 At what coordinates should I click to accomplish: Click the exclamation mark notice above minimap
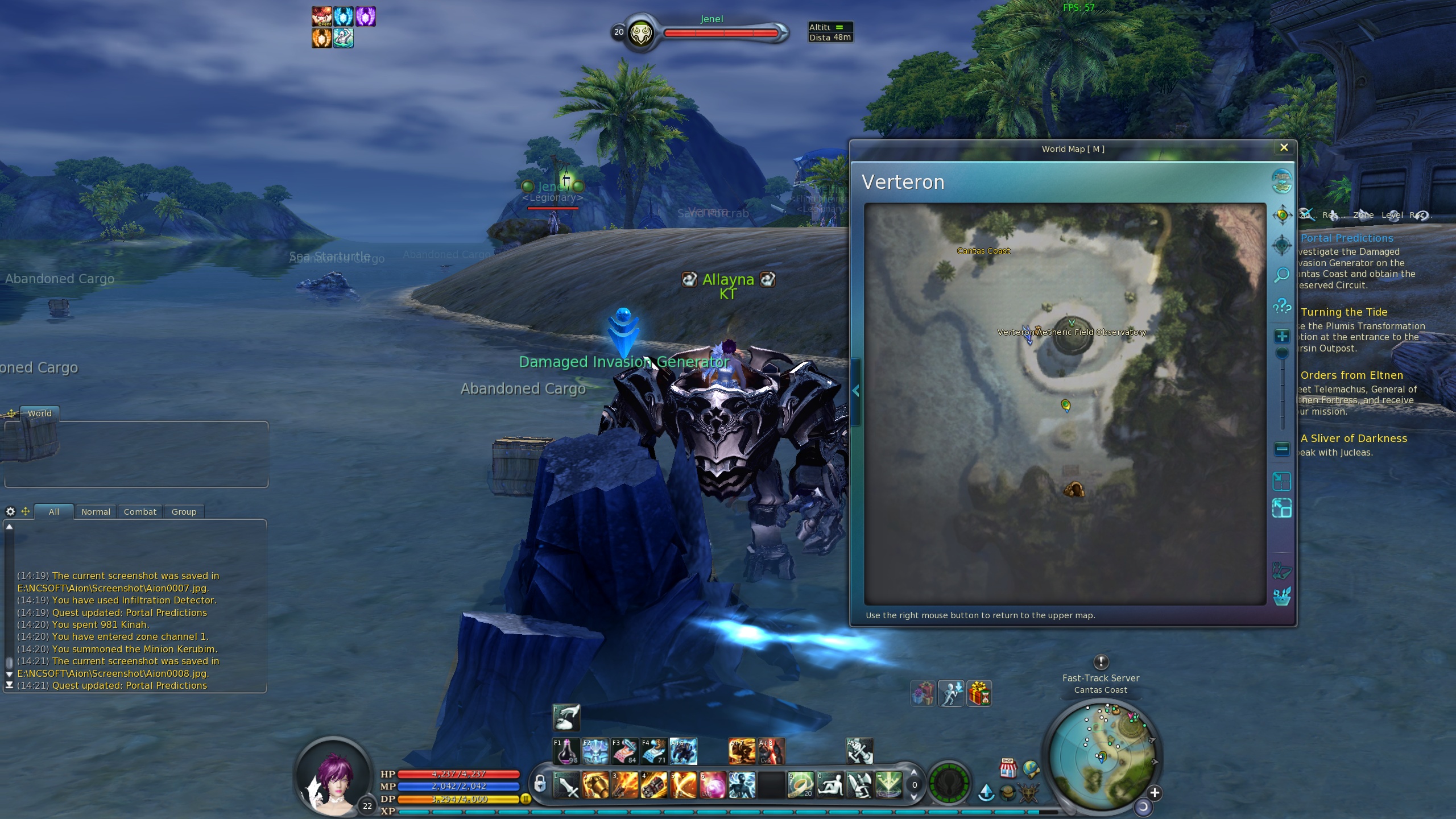(x=1101, y=662)
